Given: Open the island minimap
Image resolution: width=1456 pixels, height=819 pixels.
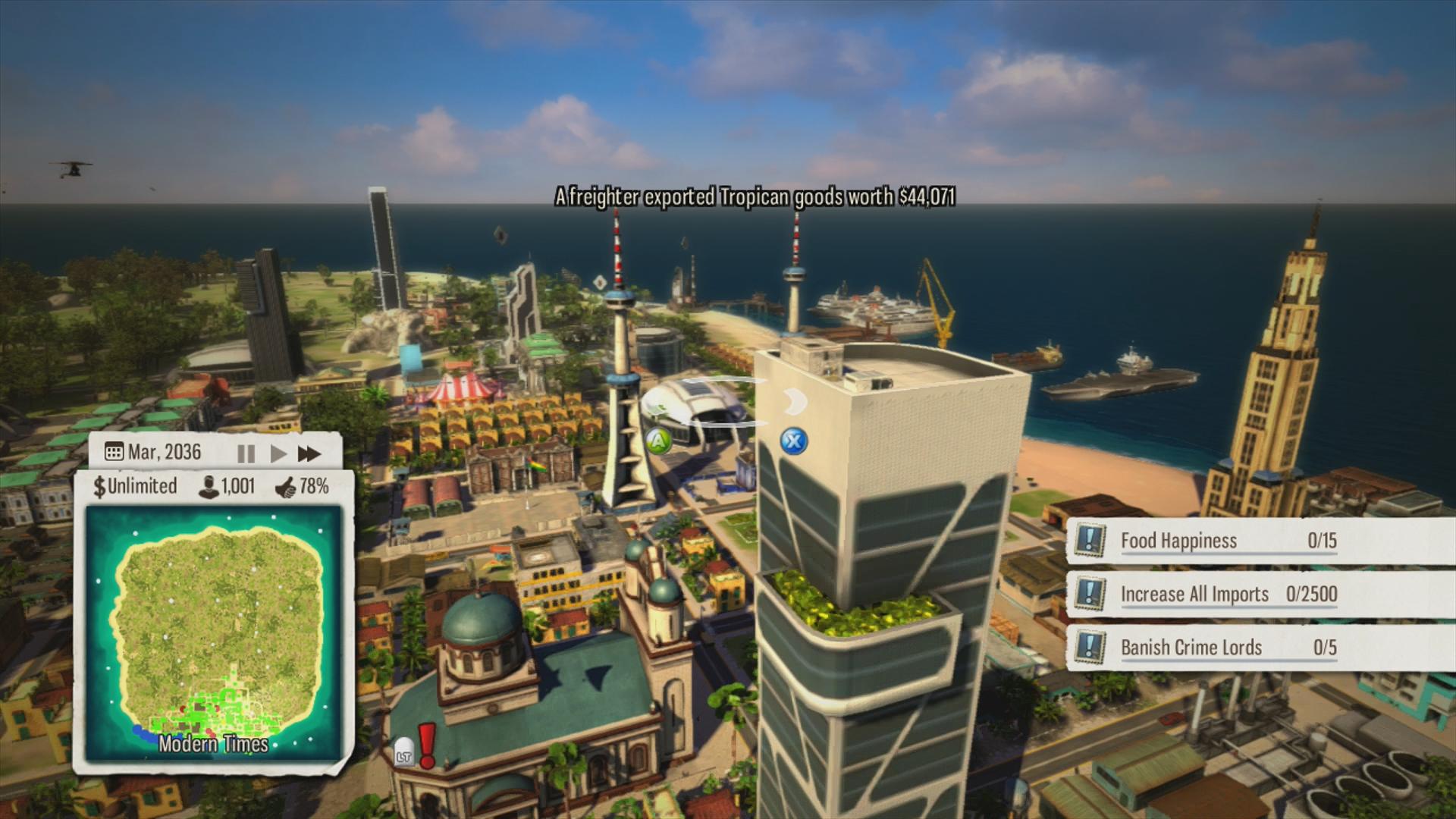Looking at the screenshot, I should (214, 633).
